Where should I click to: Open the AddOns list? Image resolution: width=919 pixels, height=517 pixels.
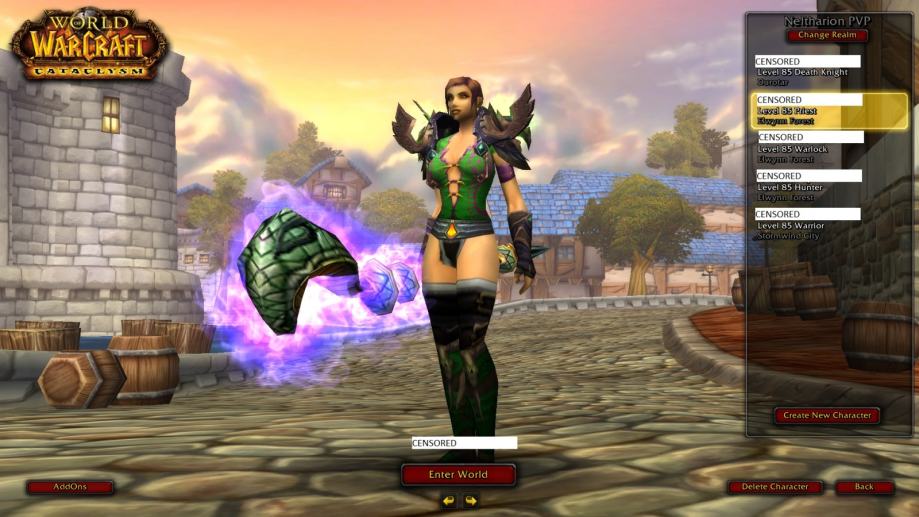point(70,487)
